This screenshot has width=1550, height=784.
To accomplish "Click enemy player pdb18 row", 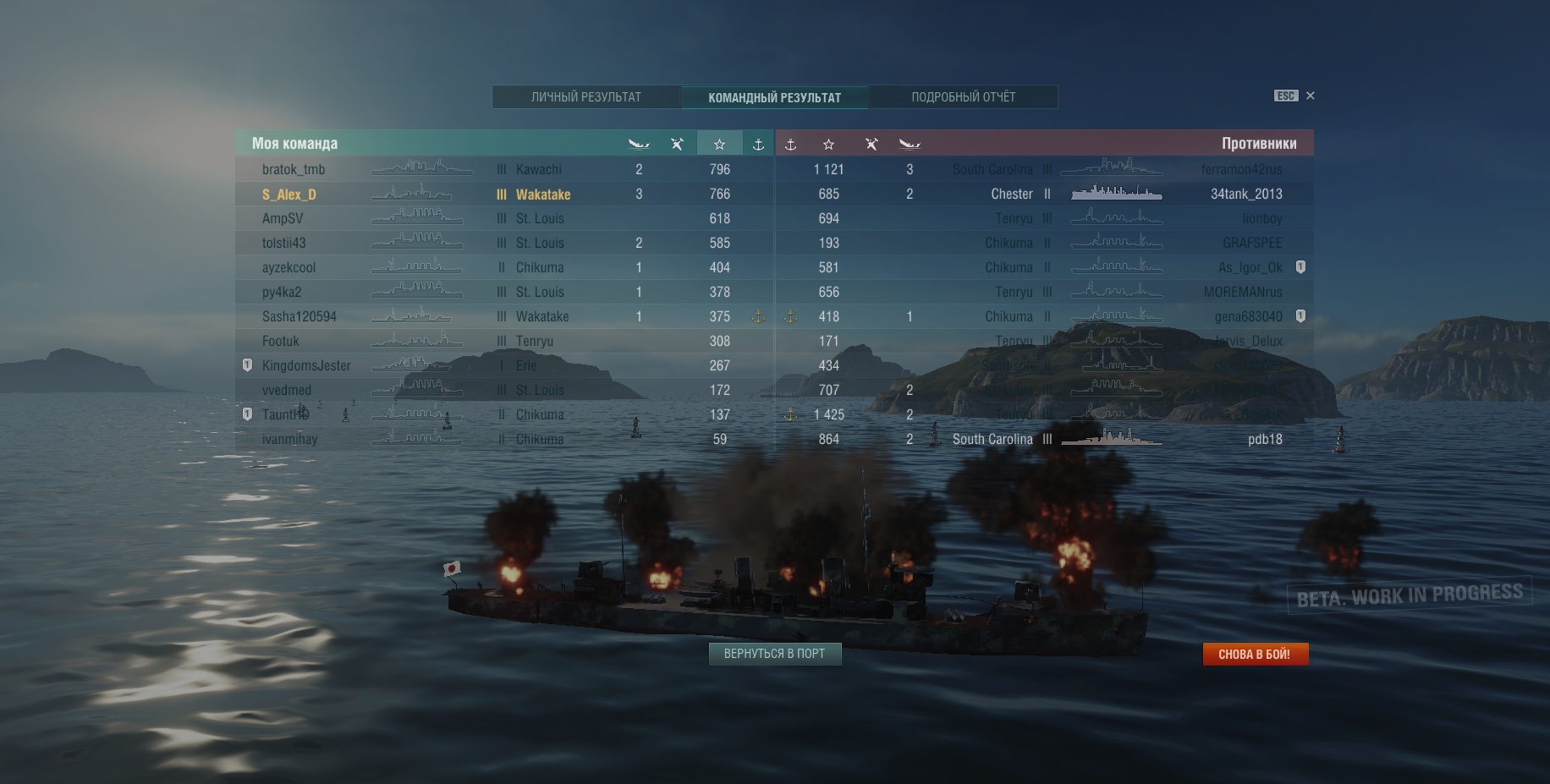I will (1265, 439).
